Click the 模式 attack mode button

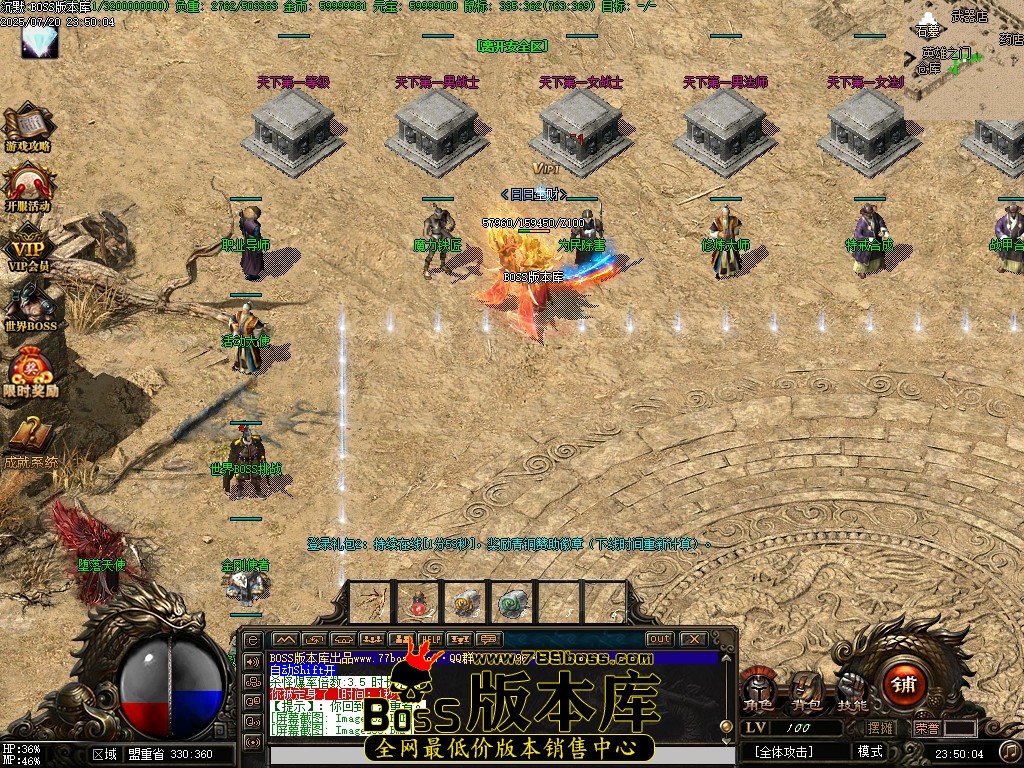pyautogui.click(x=870, y=751)
